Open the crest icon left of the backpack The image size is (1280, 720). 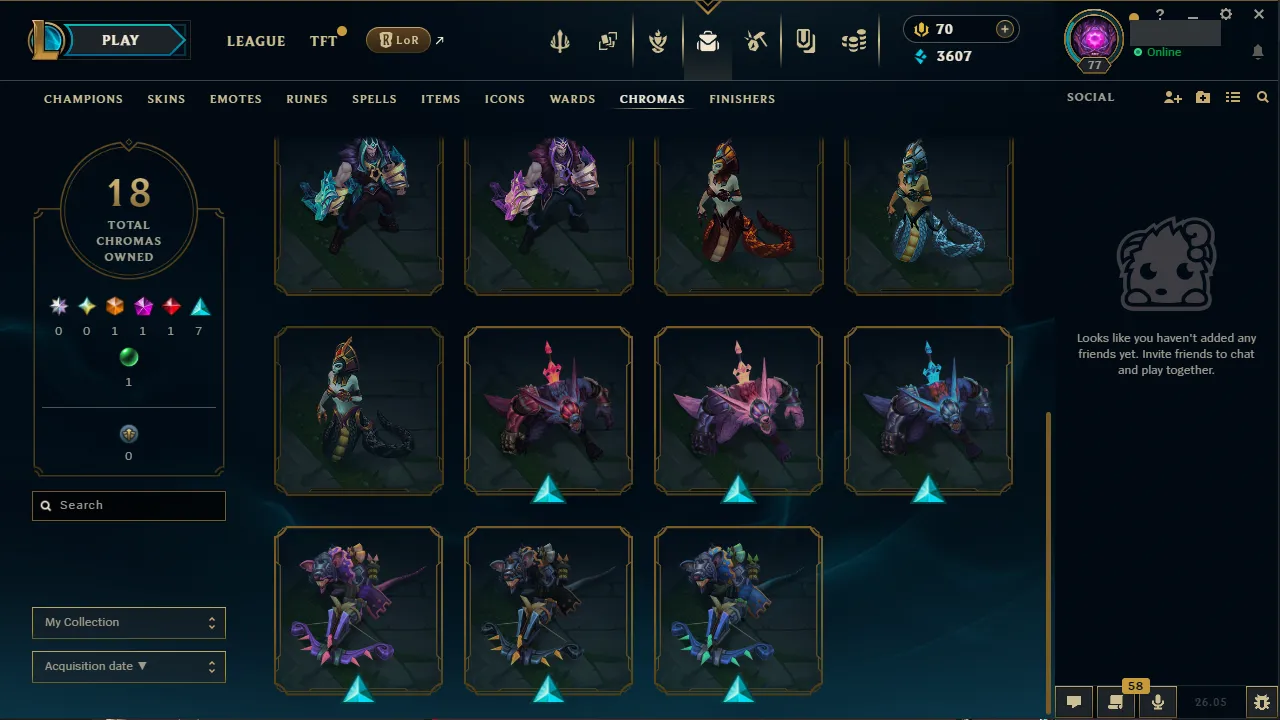(x=658, y=41)
